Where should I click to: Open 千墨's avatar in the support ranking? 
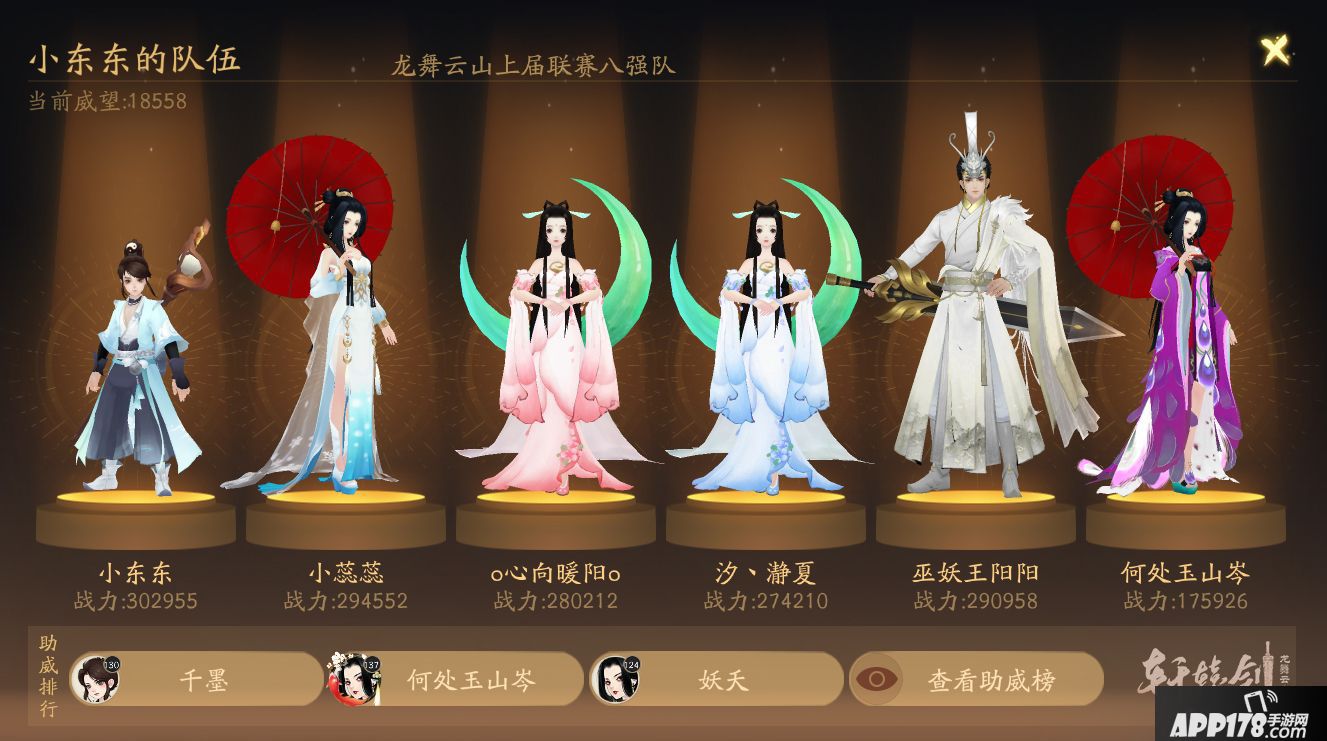coord(98,678)
